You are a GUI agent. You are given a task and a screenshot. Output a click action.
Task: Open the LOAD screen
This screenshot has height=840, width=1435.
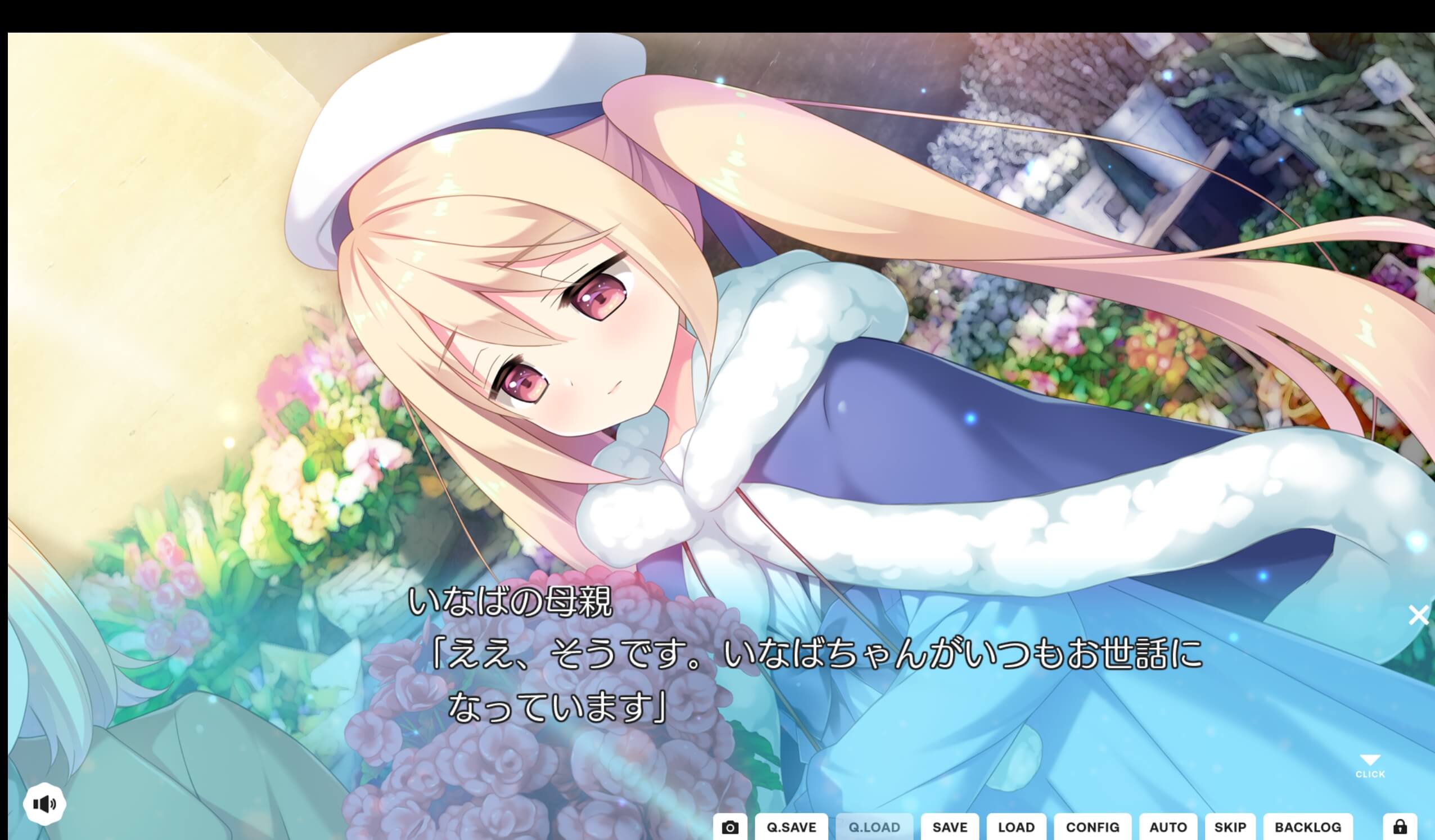(1017, 827)
